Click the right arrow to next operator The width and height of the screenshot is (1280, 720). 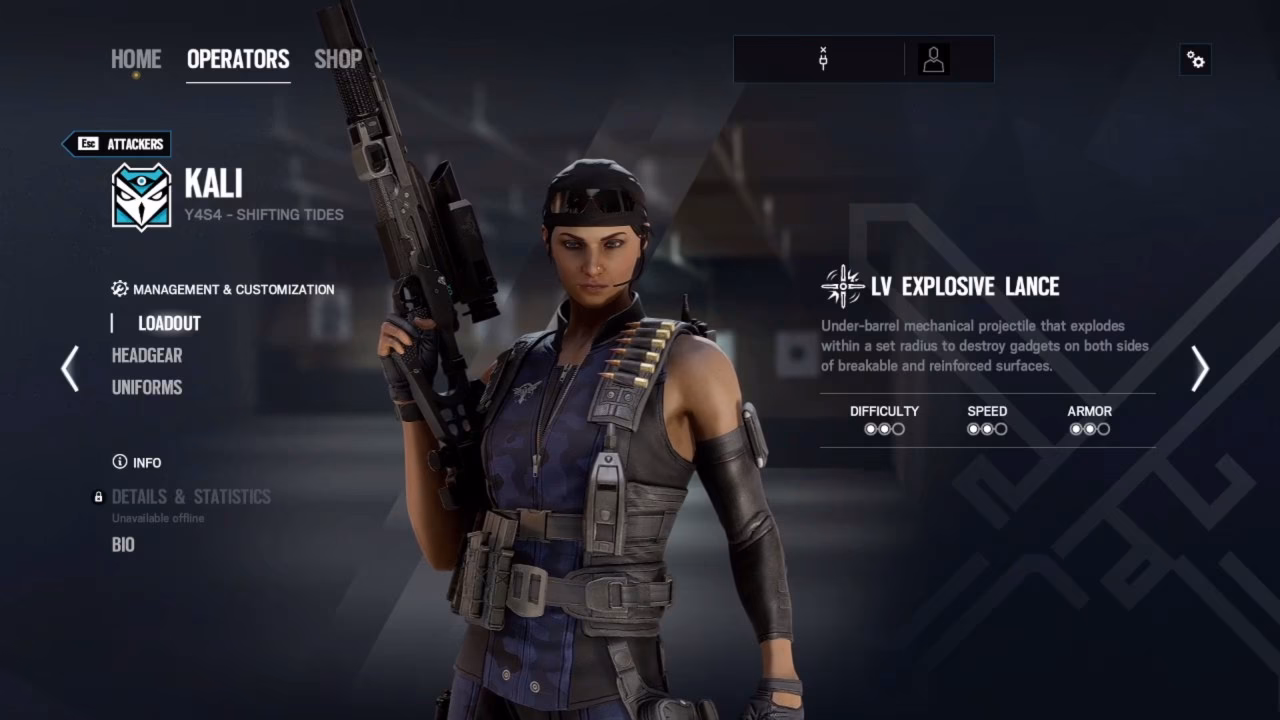(1199, 369)
